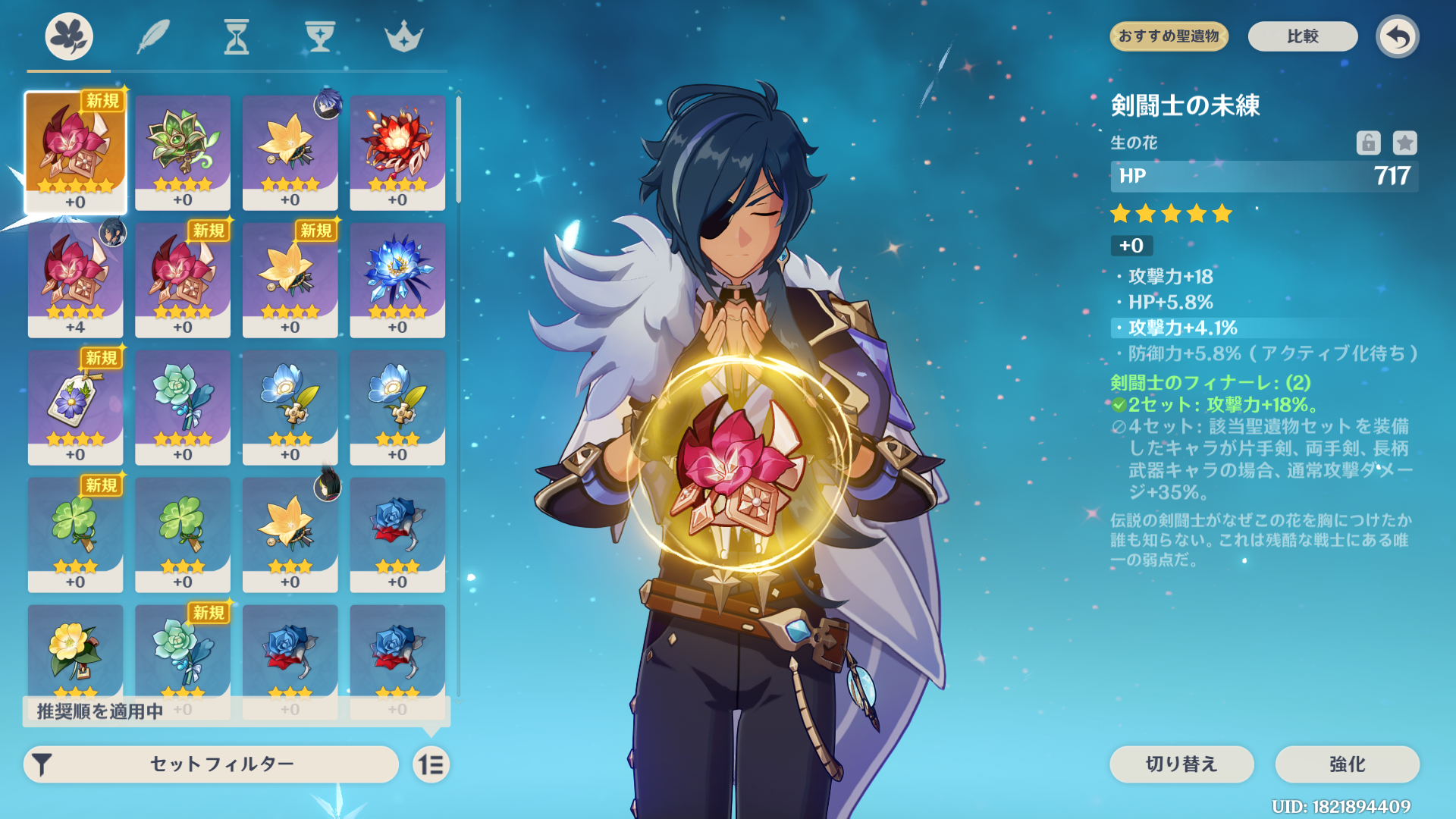This screenshot has height=819, width=1456.
Task: Mark the artifact with the star icon
Action: click(x=1404, y=143)
